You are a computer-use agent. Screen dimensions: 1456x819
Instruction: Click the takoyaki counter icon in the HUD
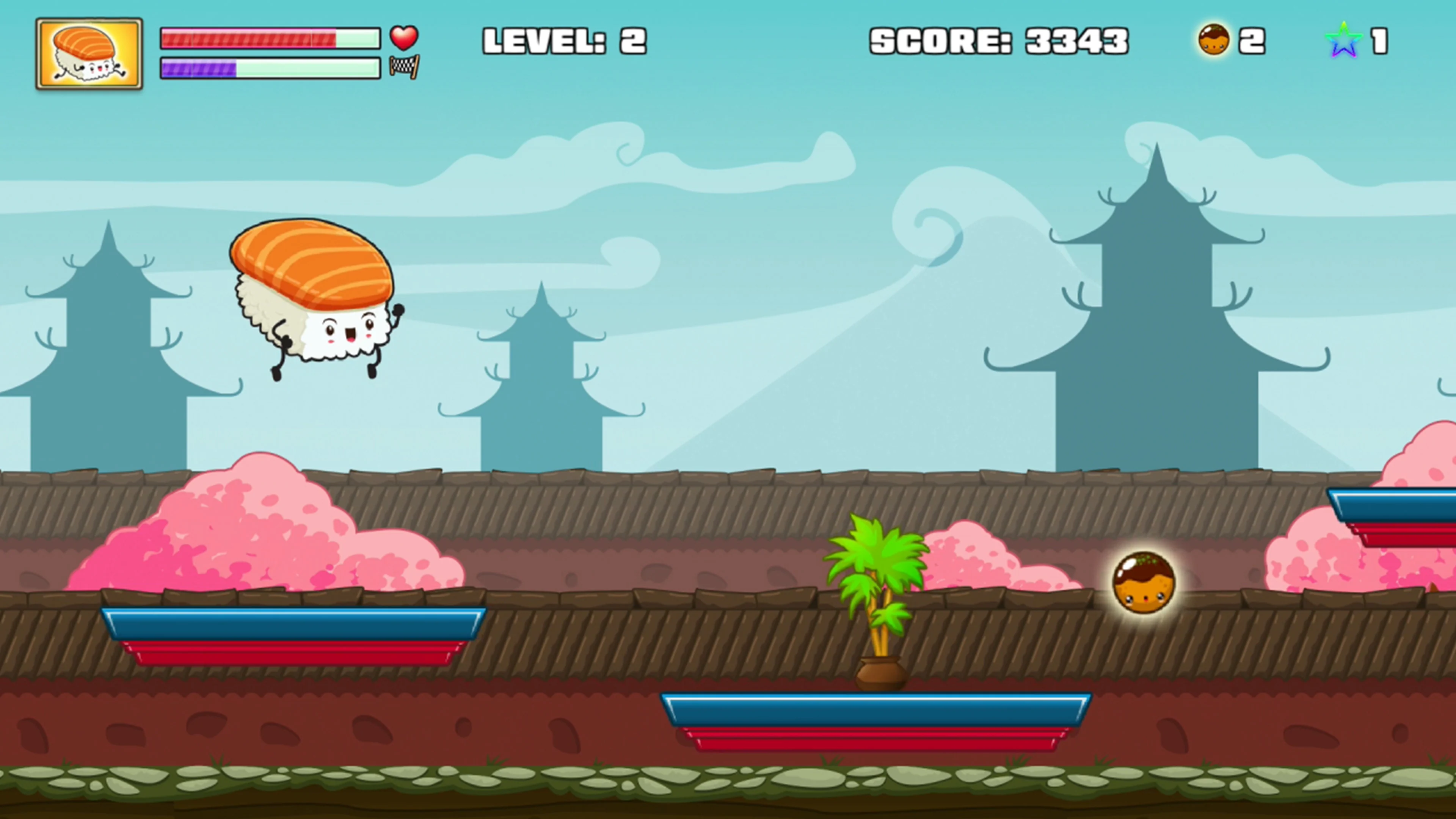tap(1215, 39)
